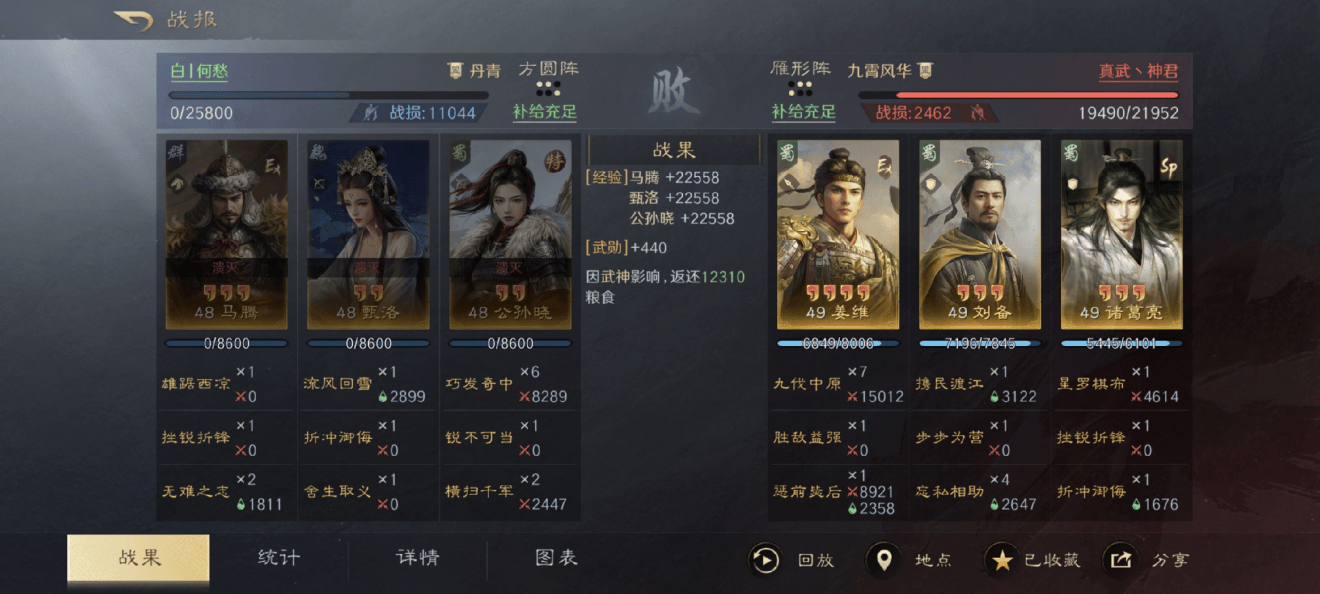The width and height of the screenshot is (1320, 594).
Task: Inspect the 巧发奇中 skill entry
Action: 478,383
